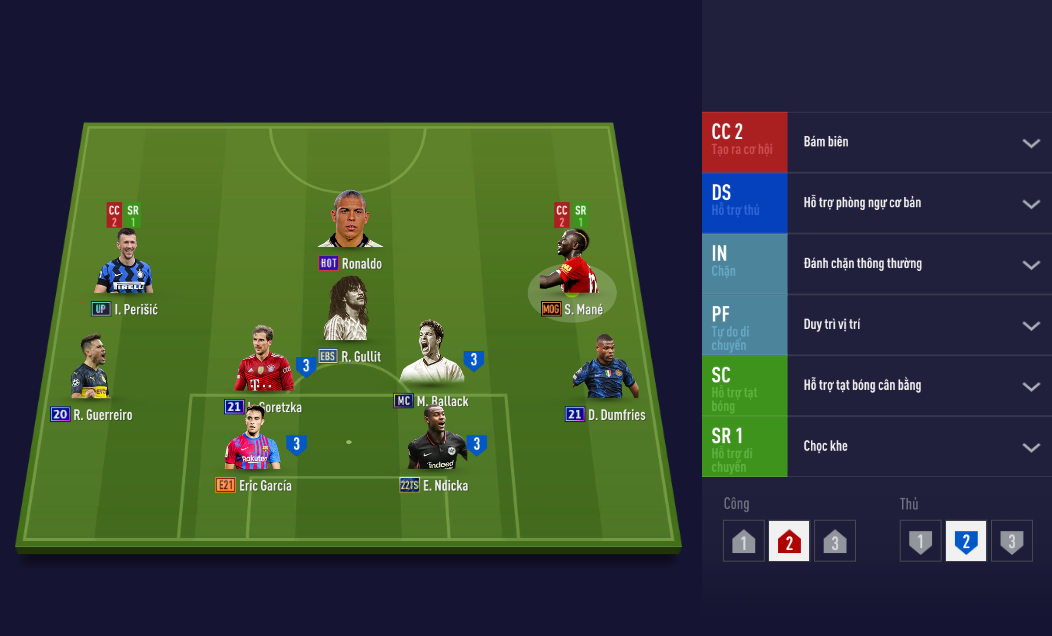
Task: Open the CC 2 Bám biên dropdown
Action: [x=1031, y=143]
